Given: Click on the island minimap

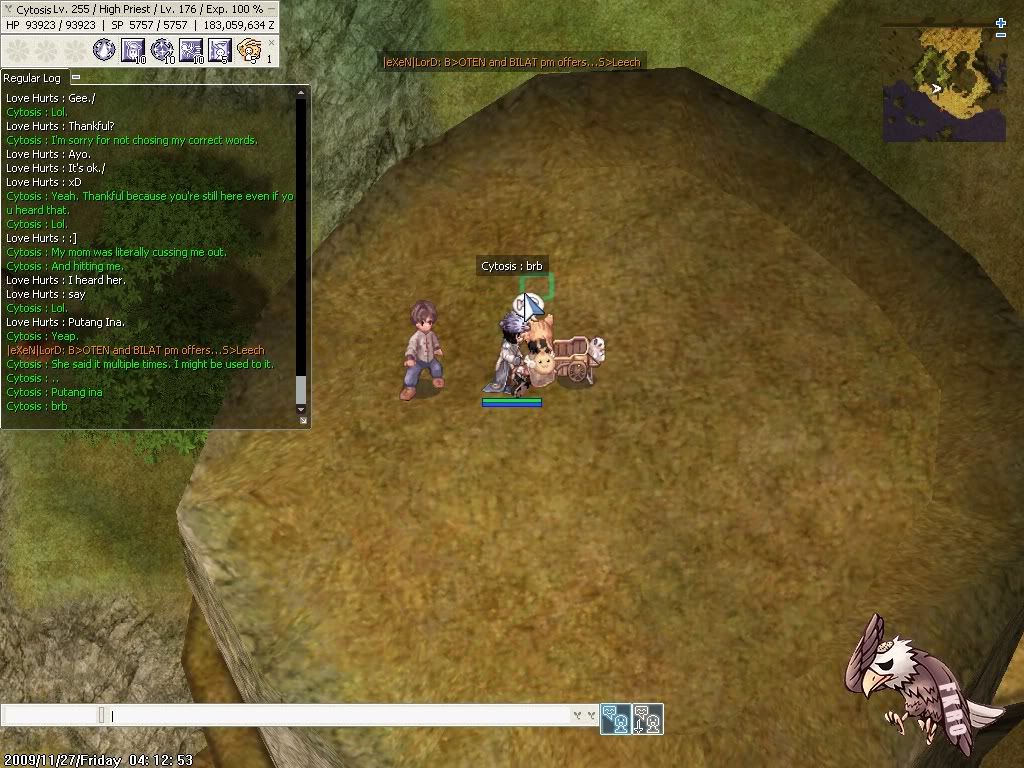Looking at the screenshot, I should coord(944,84).
